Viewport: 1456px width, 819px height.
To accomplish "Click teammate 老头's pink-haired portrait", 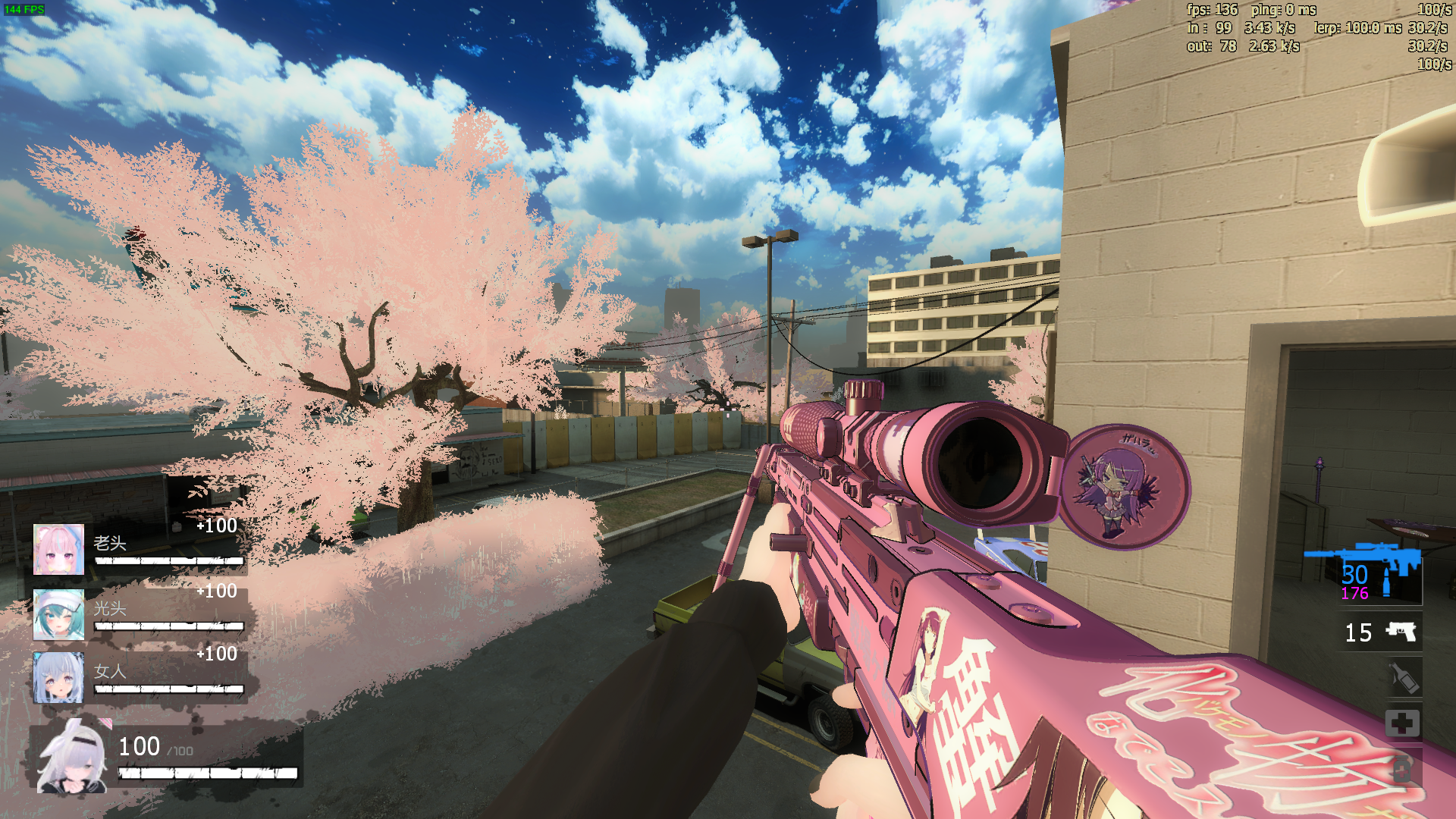I will [x=58, y=549].
